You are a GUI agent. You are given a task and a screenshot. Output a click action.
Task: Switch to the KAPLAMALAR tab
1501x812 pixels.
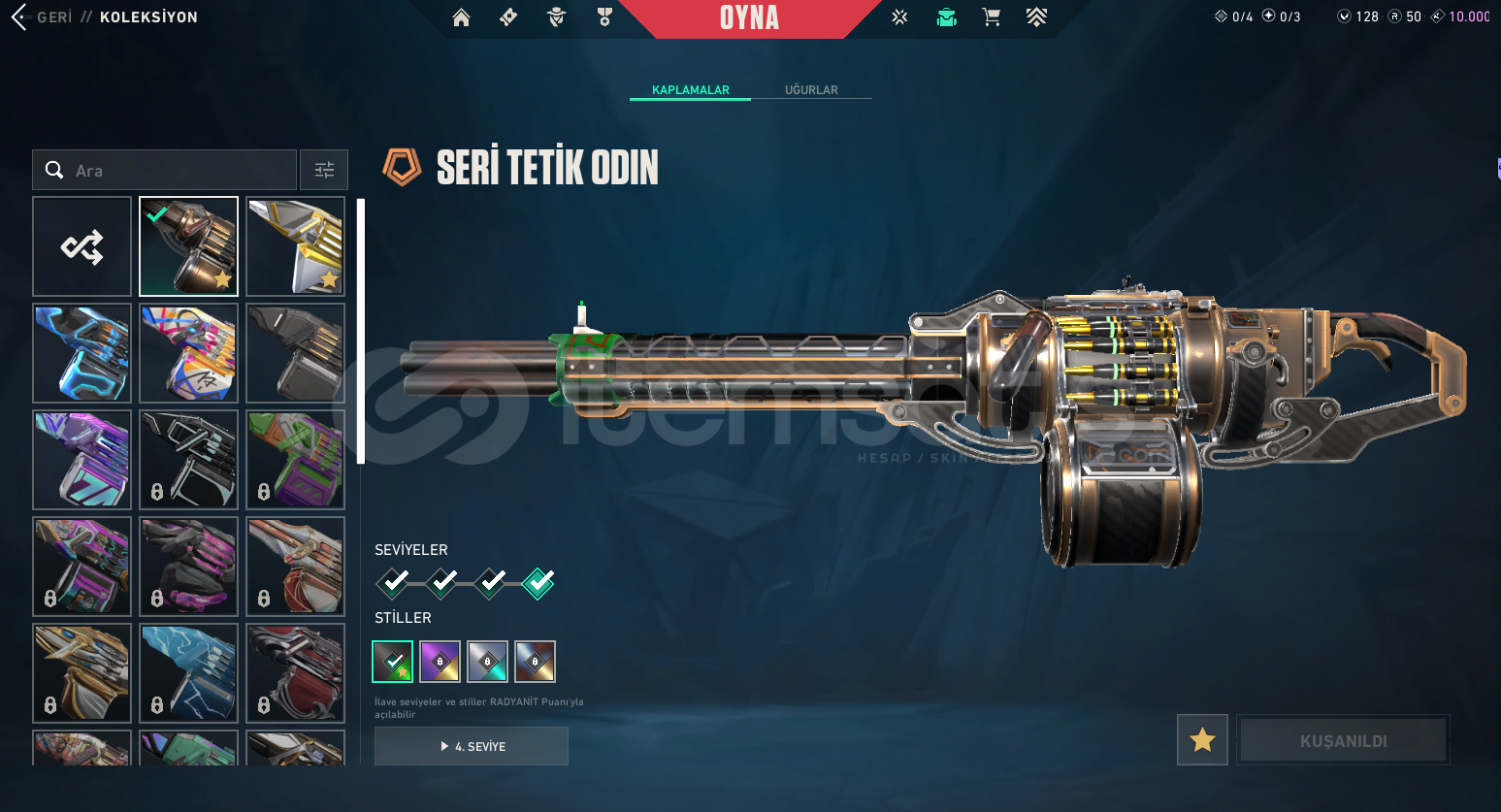pyautogui.click(x=690, y=89)
